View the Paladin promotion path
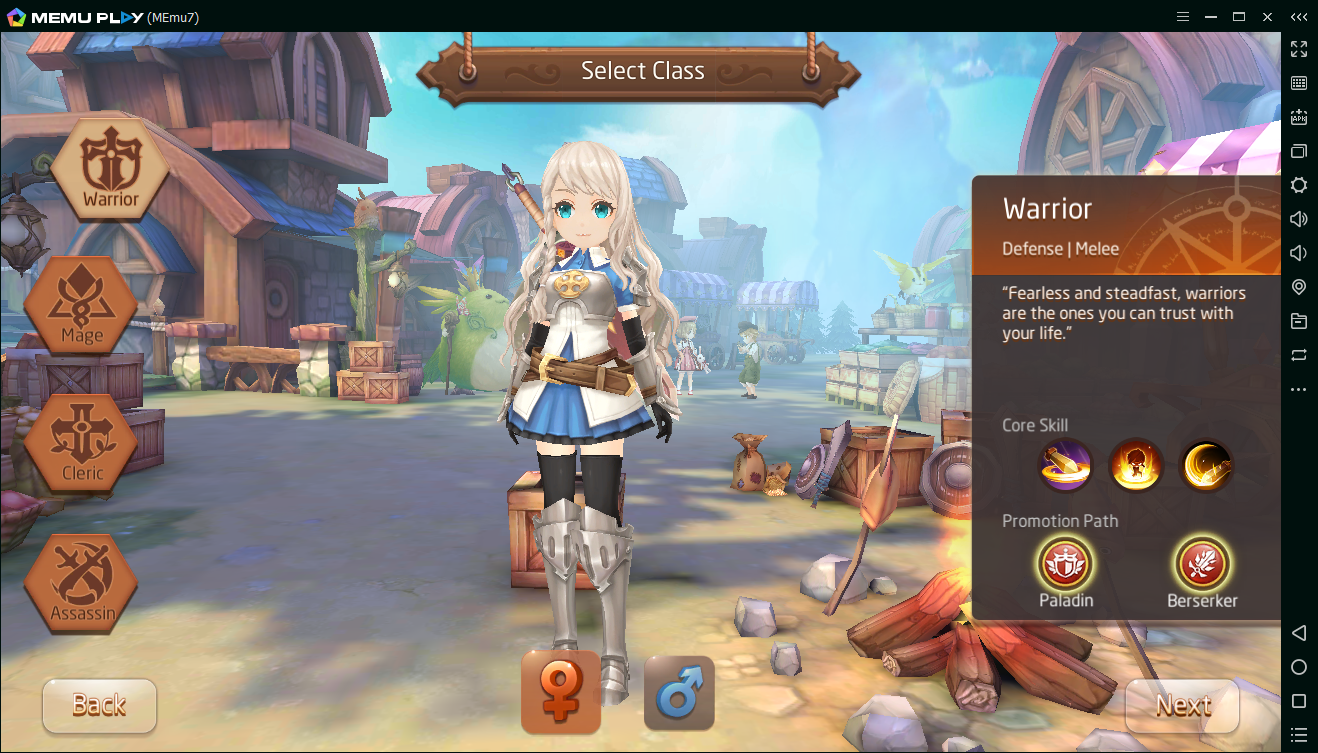Image resolution: width=1318 pixels, height=753 pixels. [x=1065, y=564]
